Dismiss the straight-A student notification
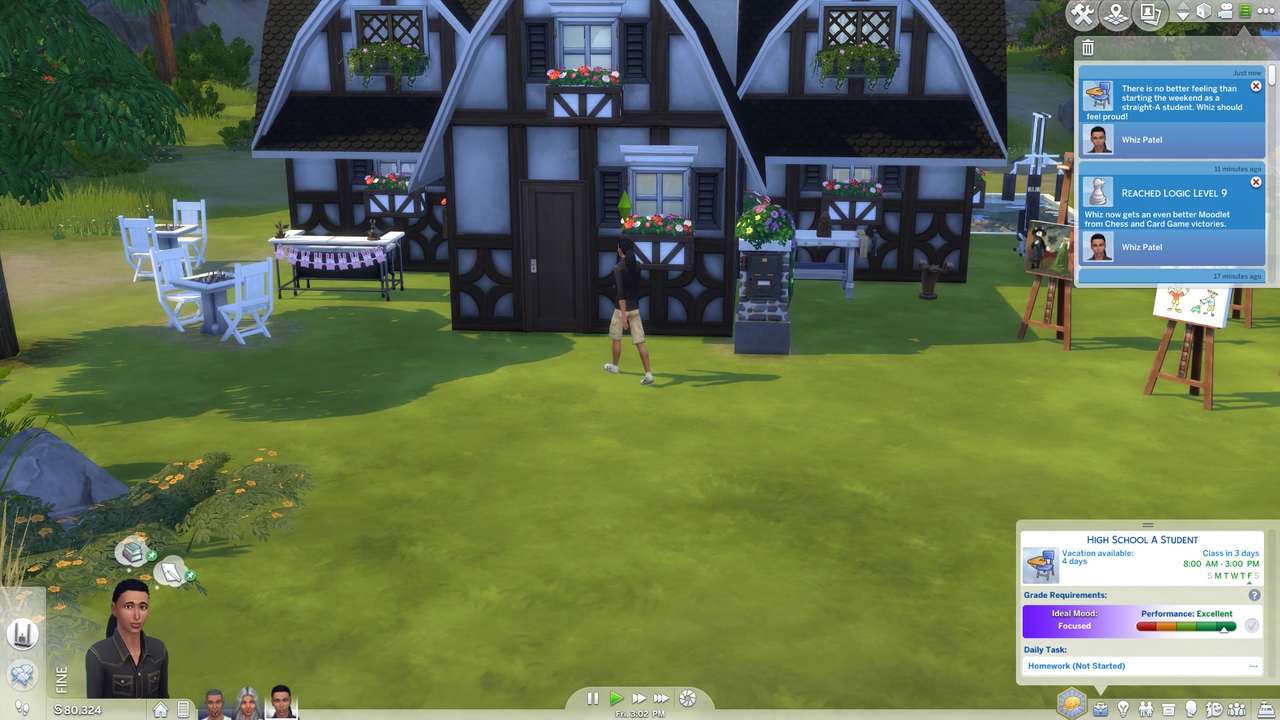 coord(1256,87)
